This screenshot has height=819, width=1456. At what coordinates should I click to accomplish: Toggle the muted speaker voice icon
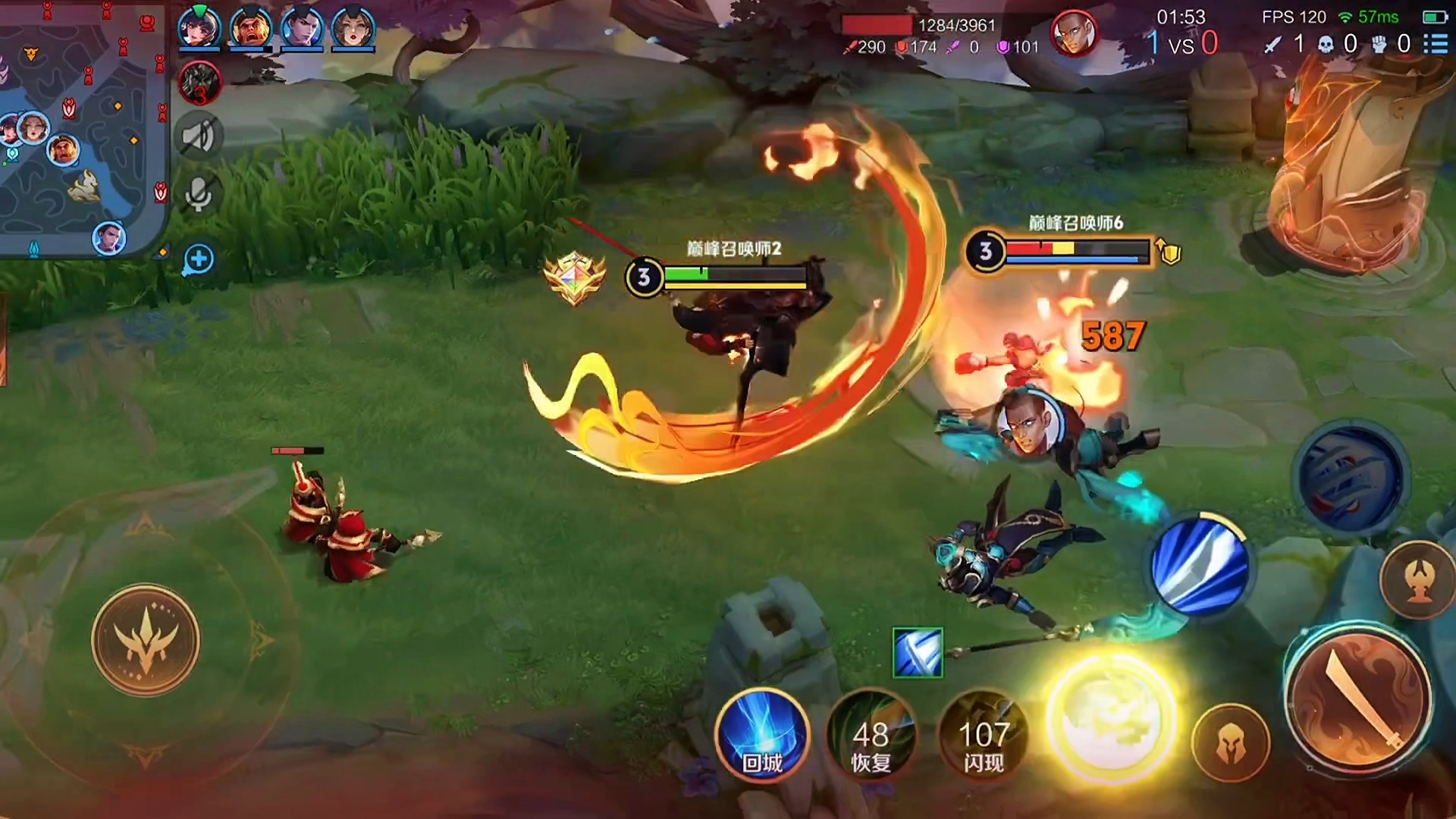tap(199, 137)
